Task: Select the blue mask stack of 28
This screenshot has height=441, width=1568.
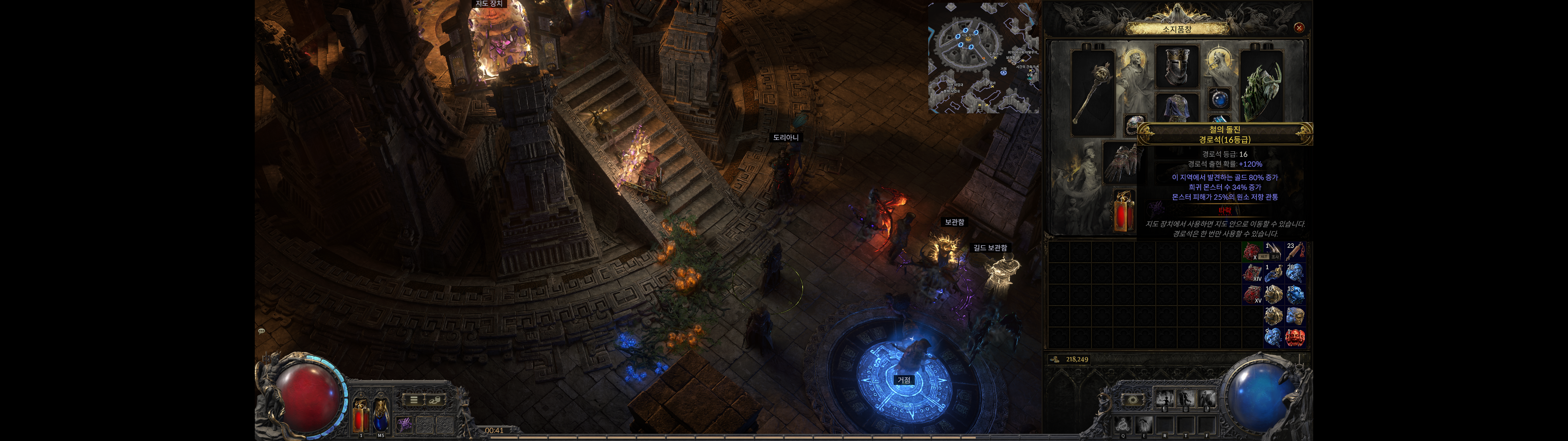Action: pos(1295,273)
